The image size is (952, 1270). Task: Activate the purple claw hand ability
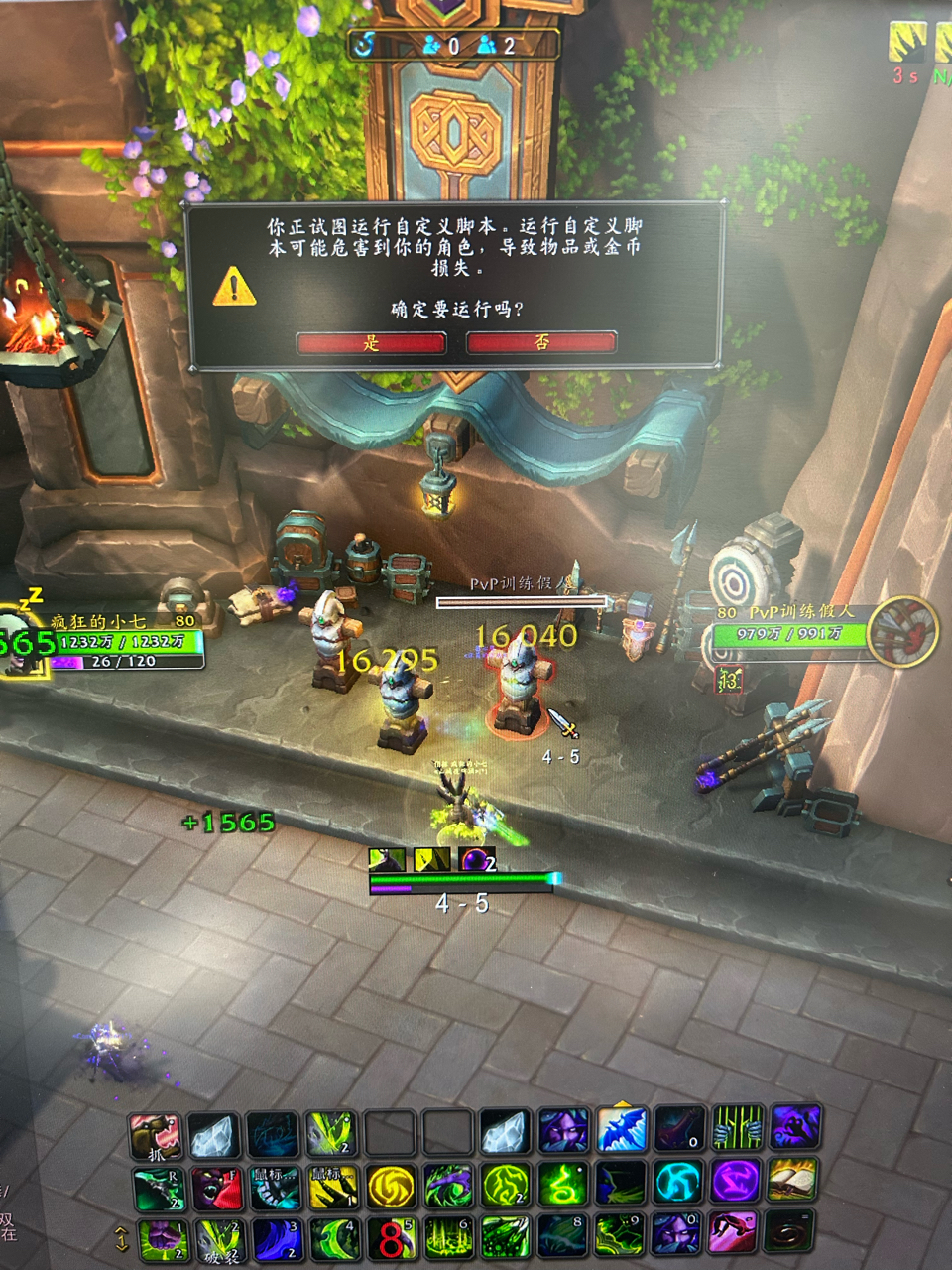pyautogui.click(x=794, y=1128)
